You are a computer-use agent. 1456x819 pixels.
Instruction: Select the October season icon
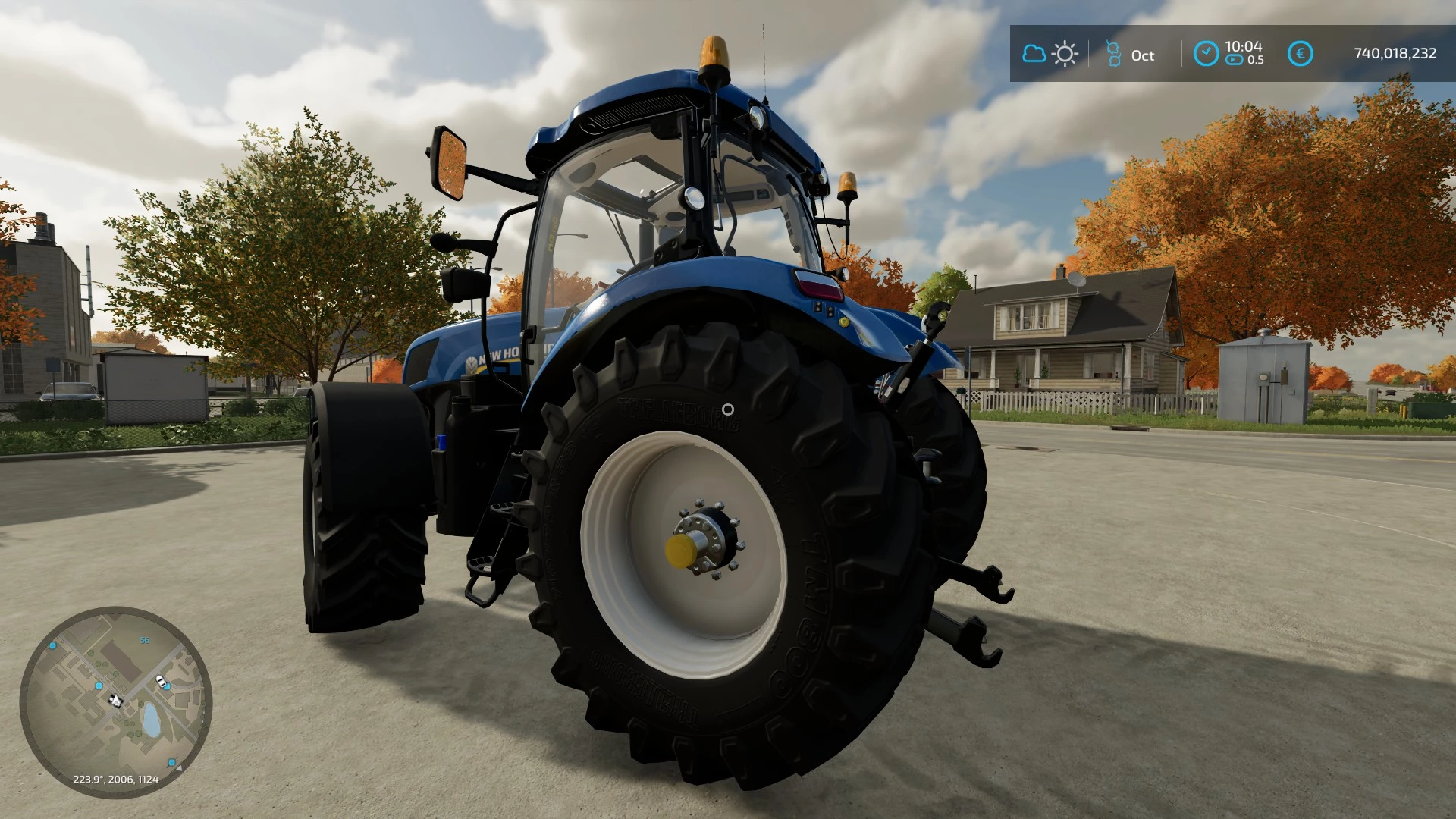1113,54
